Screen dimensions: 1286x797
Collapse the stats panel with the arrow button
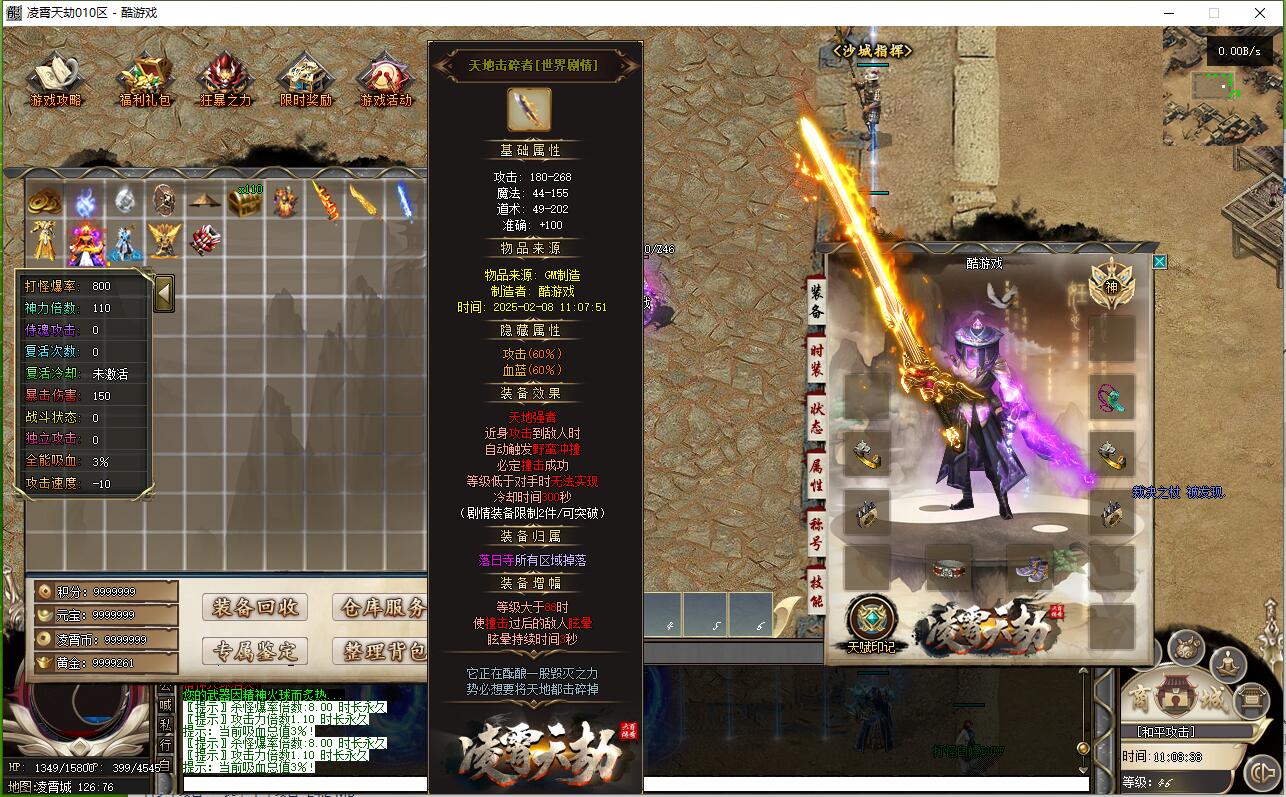click(165, 293)
